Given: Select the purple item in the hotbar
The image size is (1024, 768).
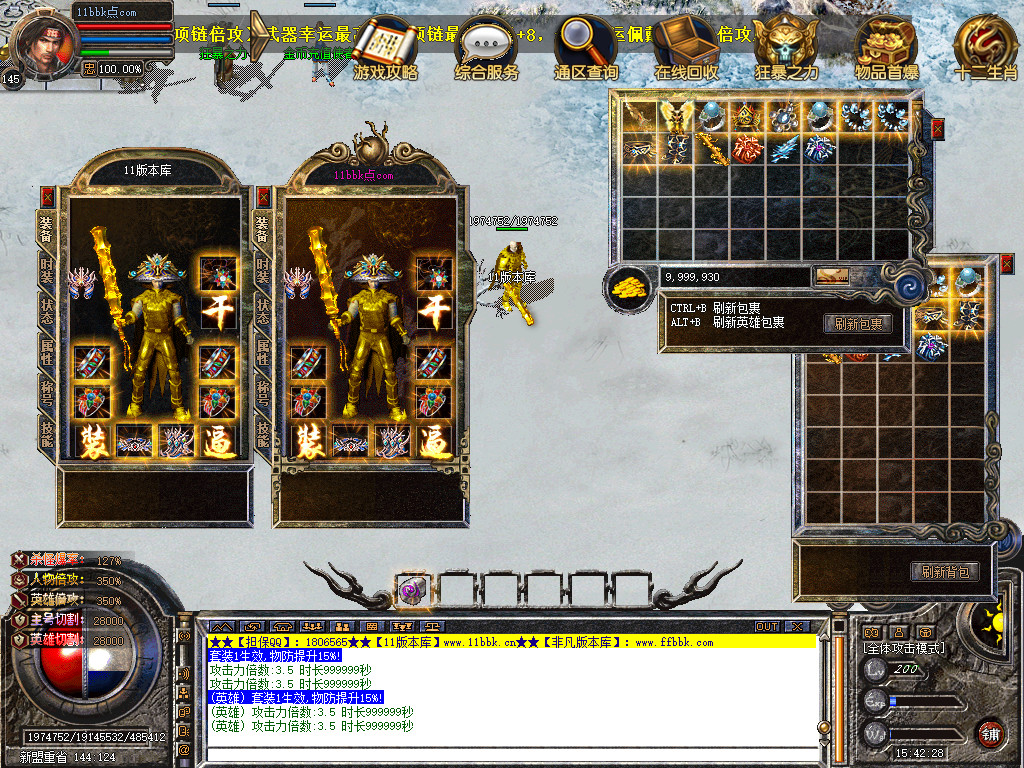Looking at the screenshot, I should click(x=412, y=590).
